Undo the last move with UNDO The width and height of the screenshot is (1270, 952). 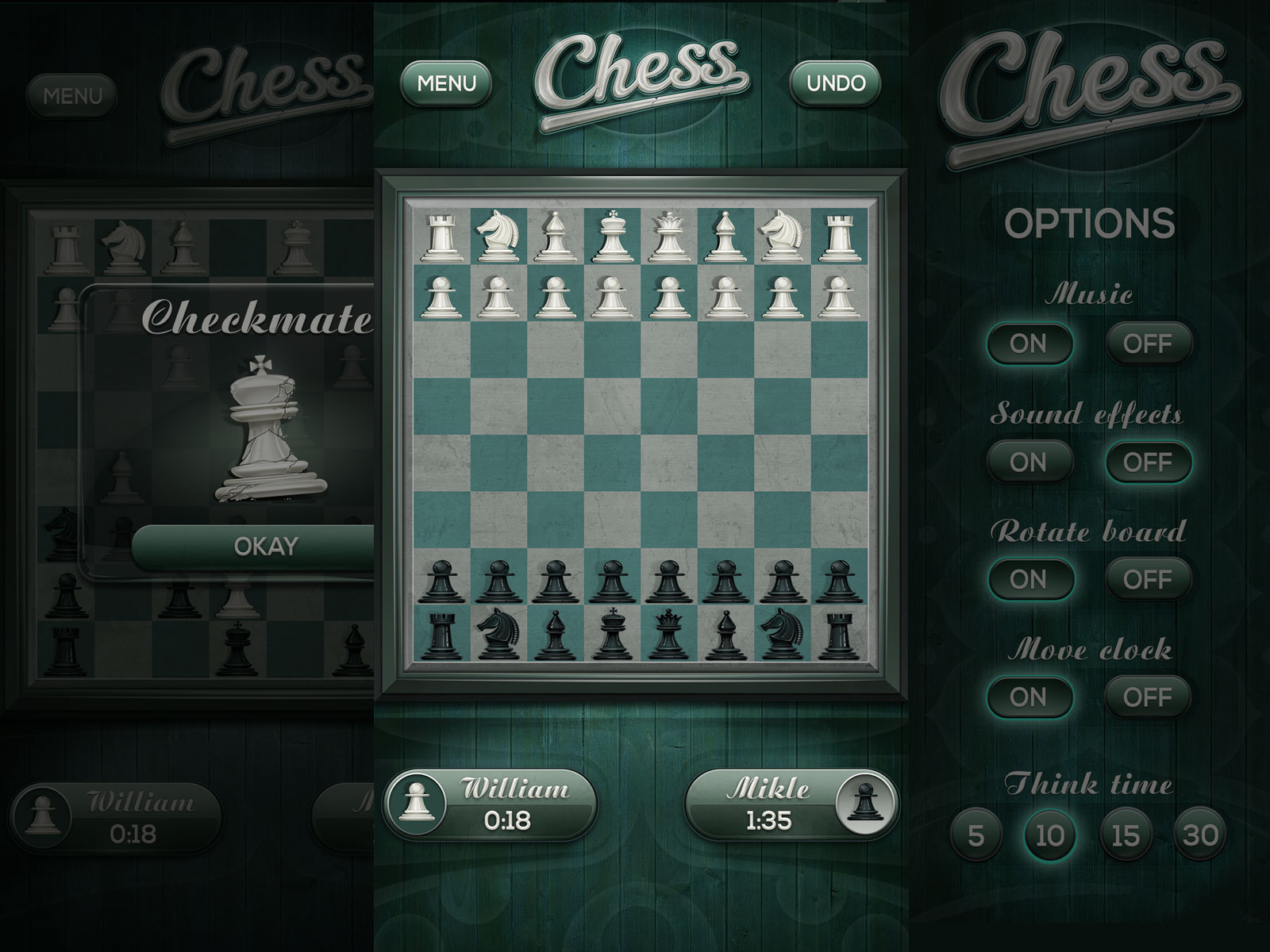(x=835, y=83)
